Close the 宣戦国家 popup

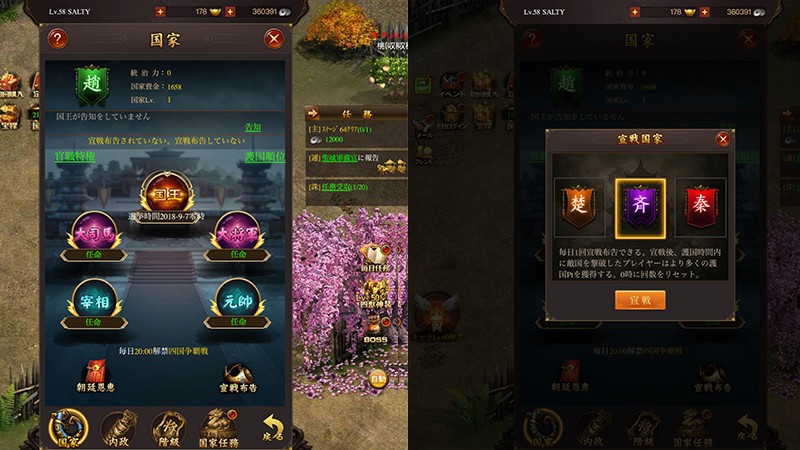(x=723, y=140)
